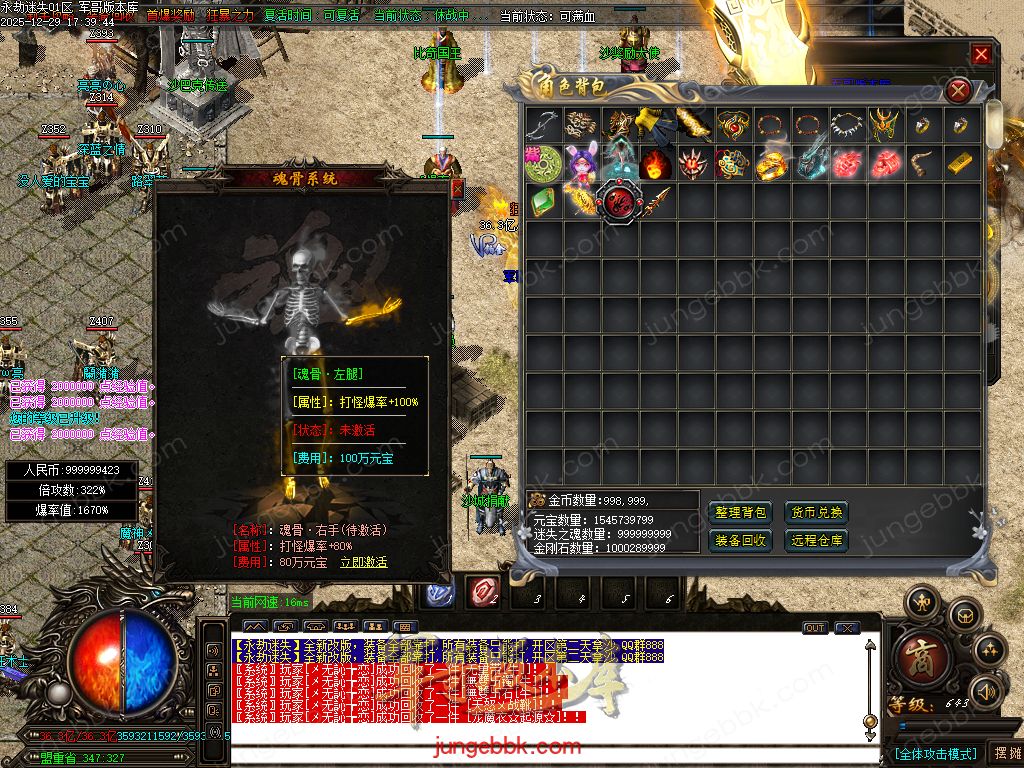Screen dimensions: 1024x768
Task: Select the green coin marked 紫
Action: point(543,162)
